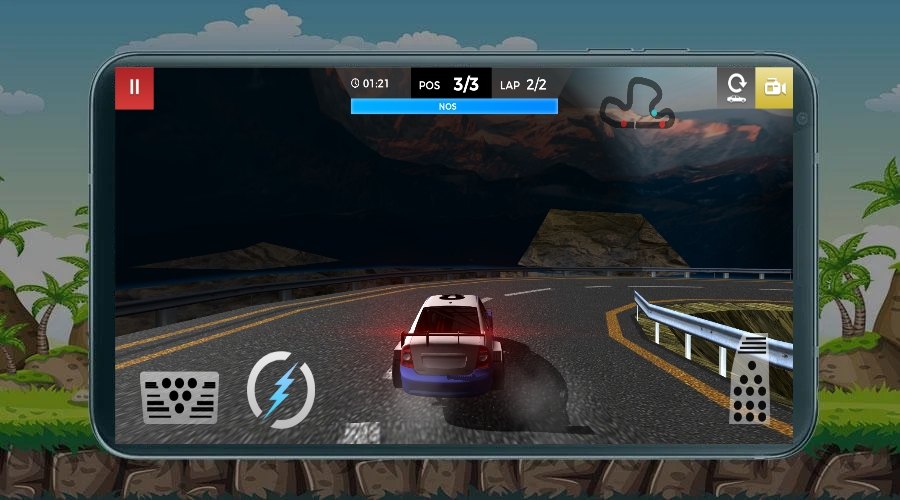Screen dimensions: 900x500
Task: Activate the lightning bolt nitro boost
Action: (x=281, y=388)
